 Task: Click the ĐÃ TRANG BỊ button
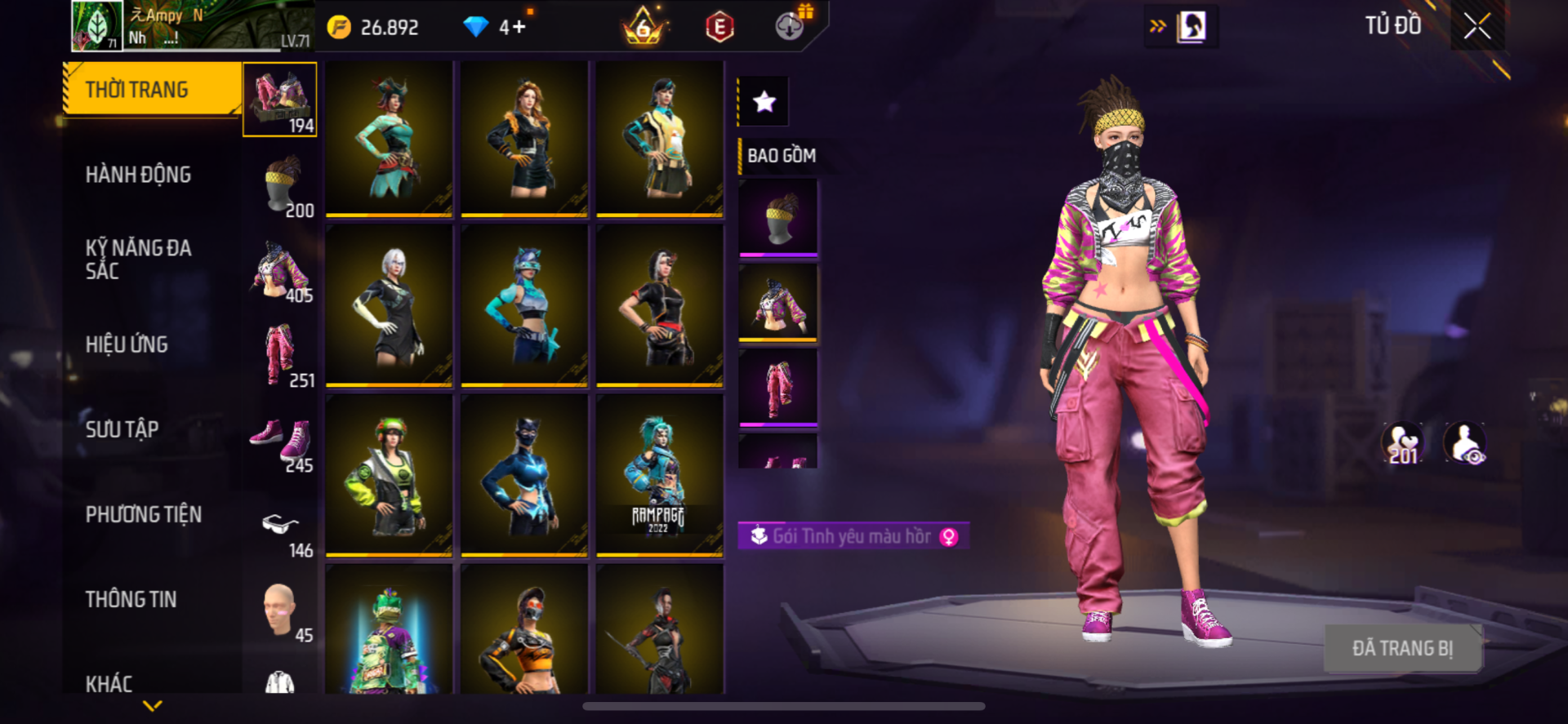(1402, 648)
